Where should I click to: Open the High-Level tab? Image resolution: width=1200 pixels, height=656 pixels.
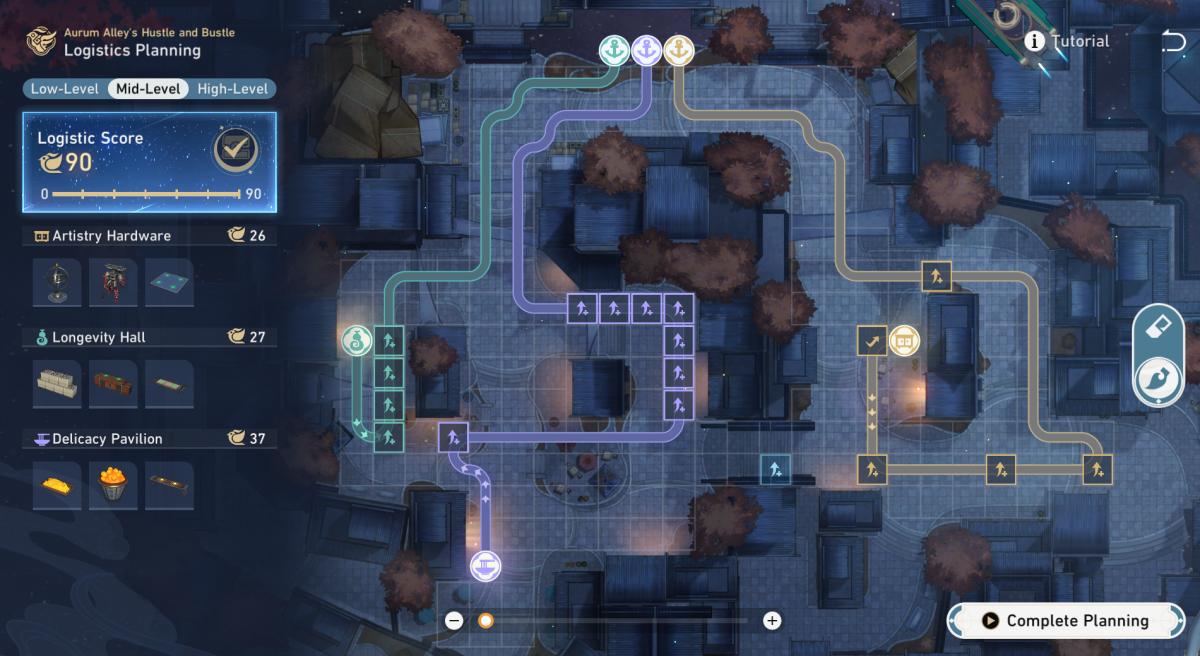[233, 89]
